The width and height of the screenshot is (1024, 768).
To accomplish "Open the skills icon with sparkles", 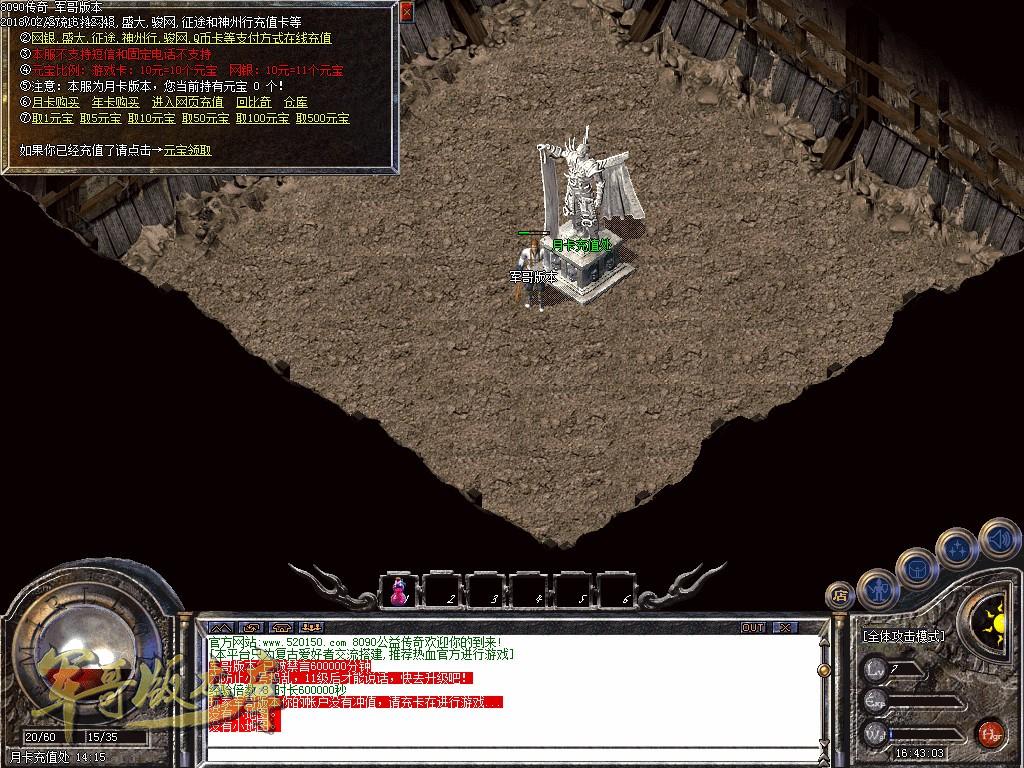I will pyautogui.click(x=957, y=547).
